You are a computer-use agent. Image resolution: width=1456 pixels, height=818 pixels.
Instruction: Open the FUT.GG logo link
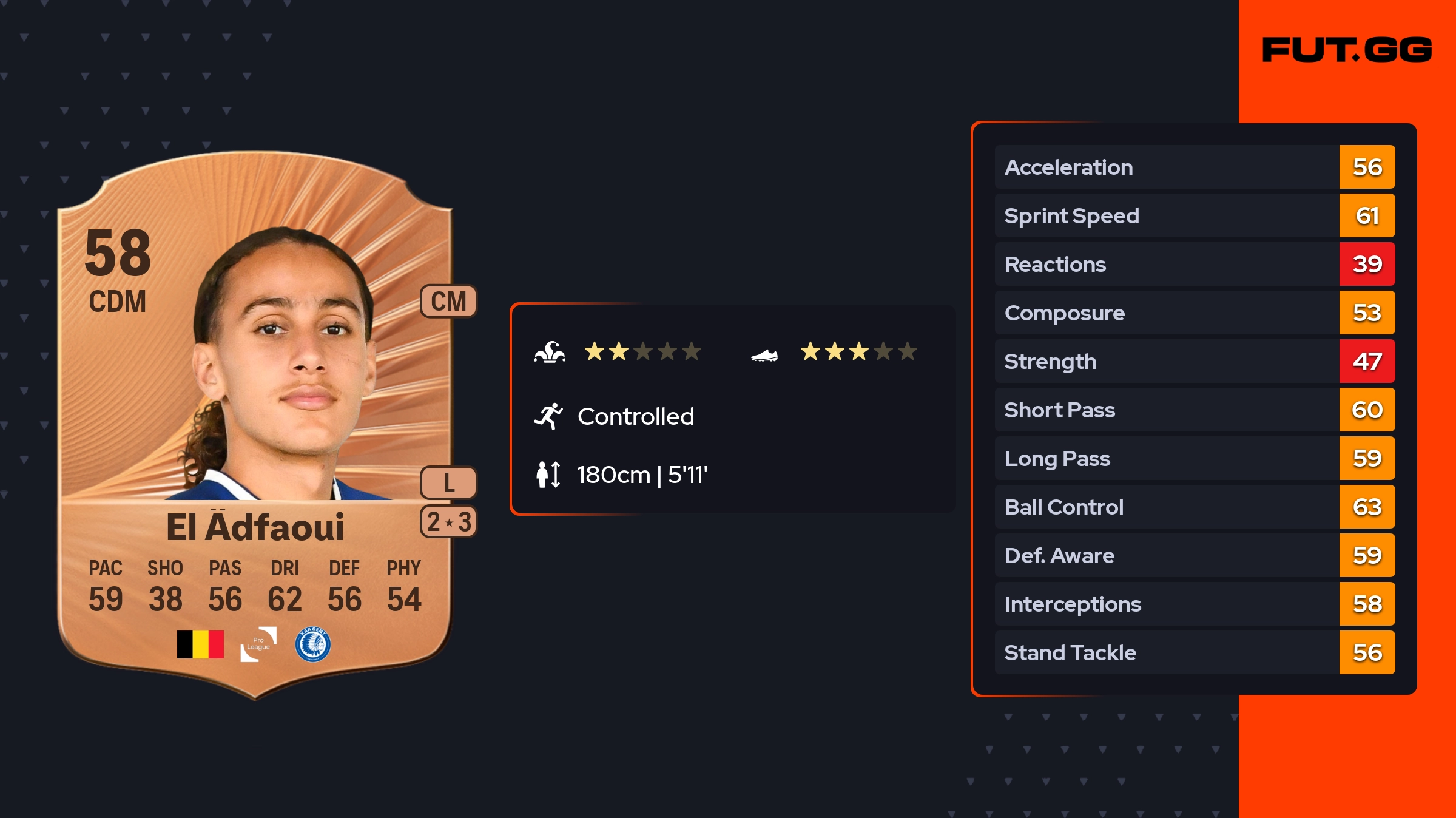(x=1347, y=50)
